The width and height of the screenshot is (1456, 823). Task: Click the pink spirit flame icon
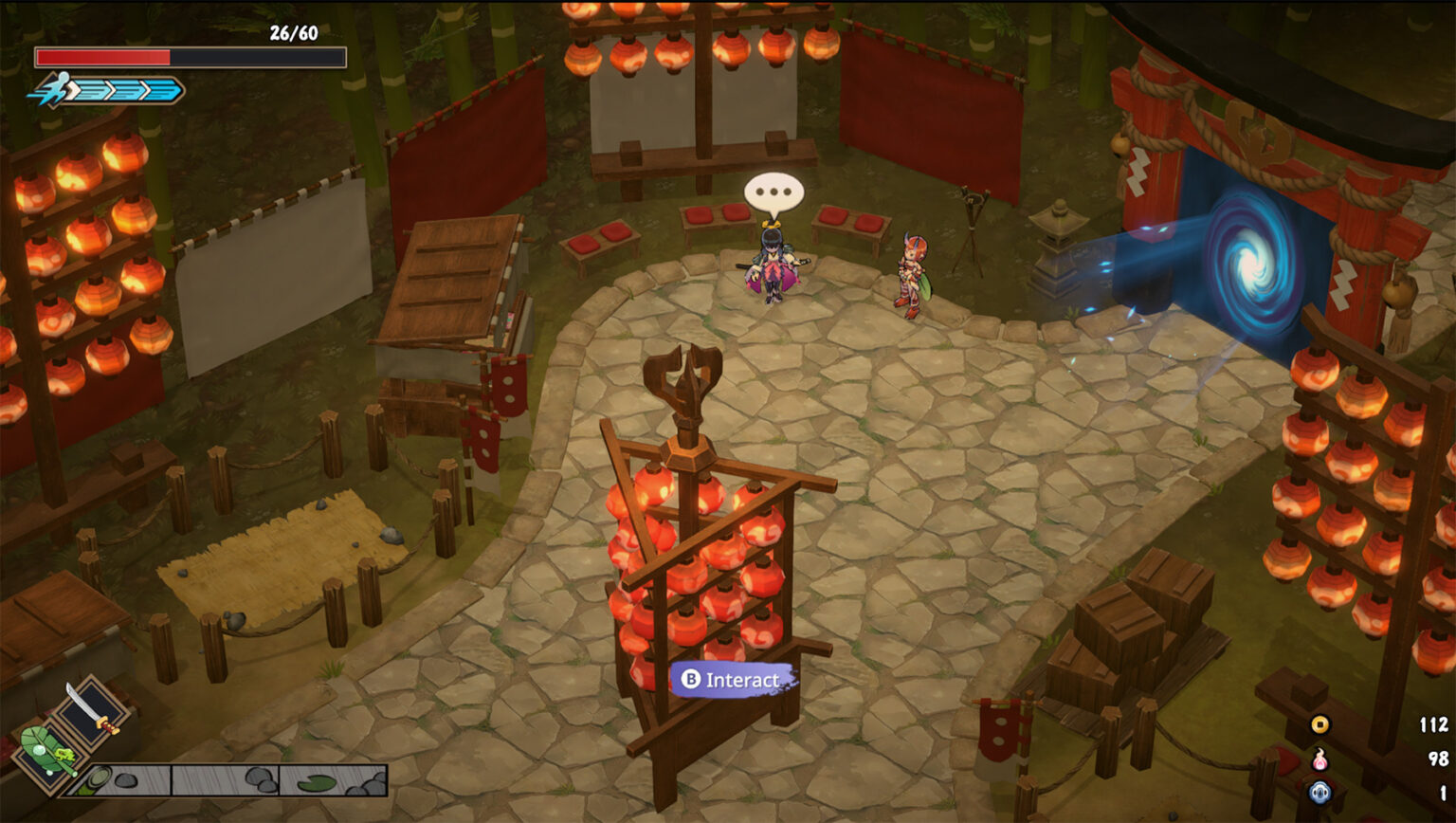(x=1320, y=760)
